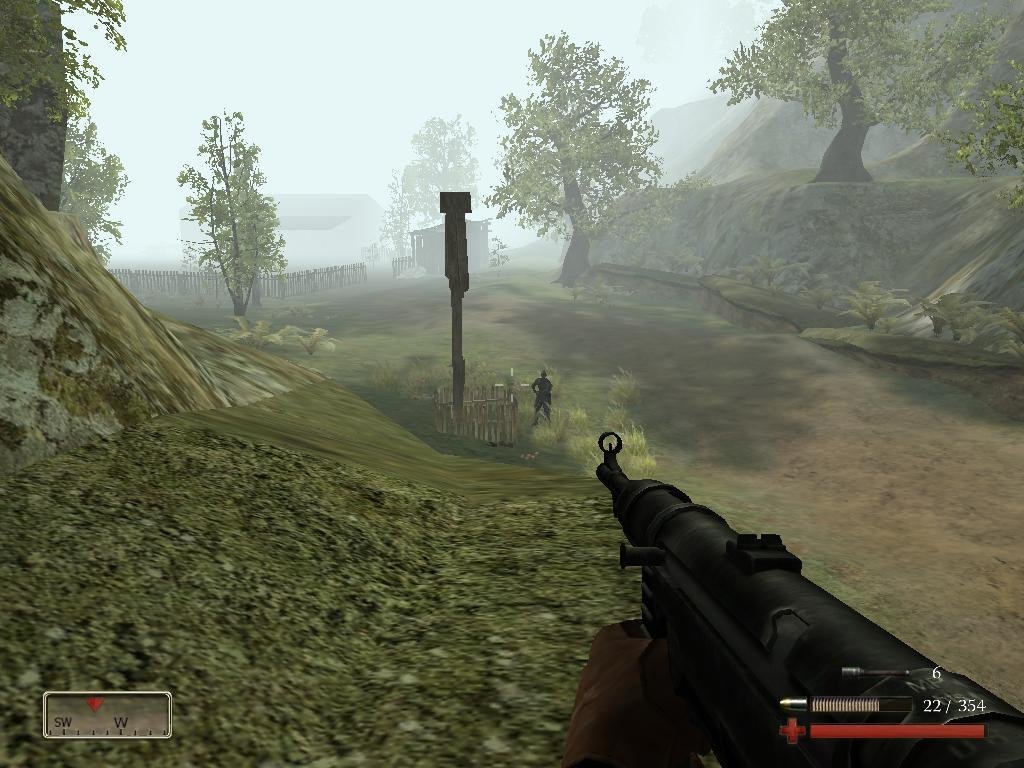This screenshot has height=768, width=1024.
Task: Click the bullet ammo icon
Action: (793, 705)
